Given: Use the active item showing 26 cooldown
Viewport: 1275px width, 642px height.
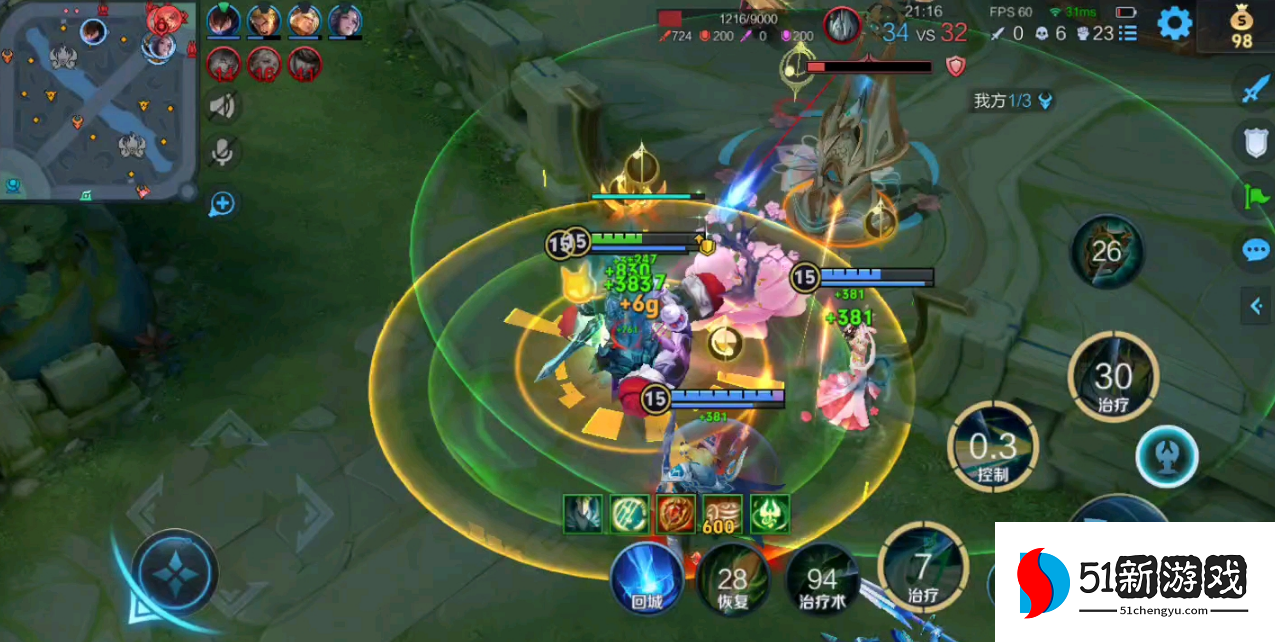Looking at the screenshot, I should (1106, 251).
